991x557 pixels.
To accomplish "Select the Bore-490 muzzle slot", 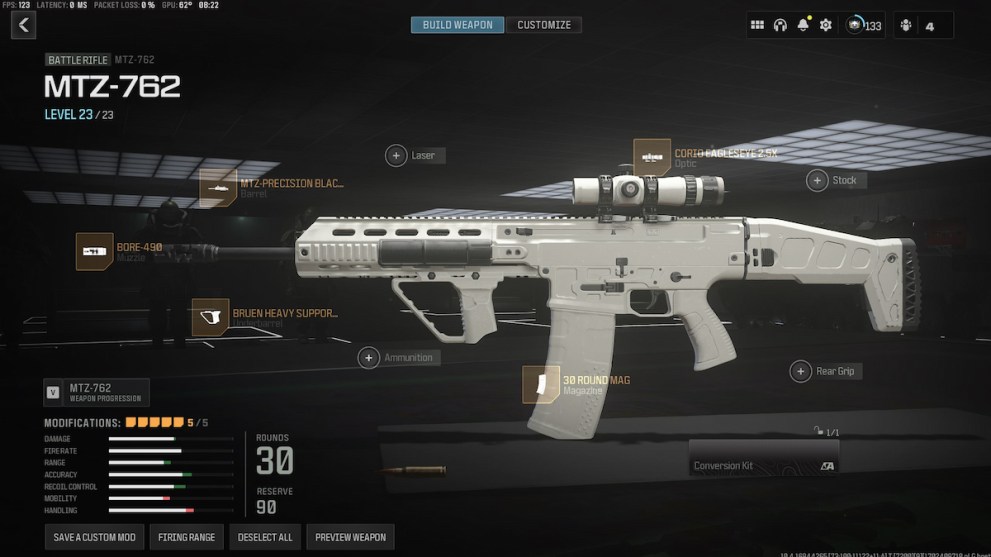I will coord(95,251).
